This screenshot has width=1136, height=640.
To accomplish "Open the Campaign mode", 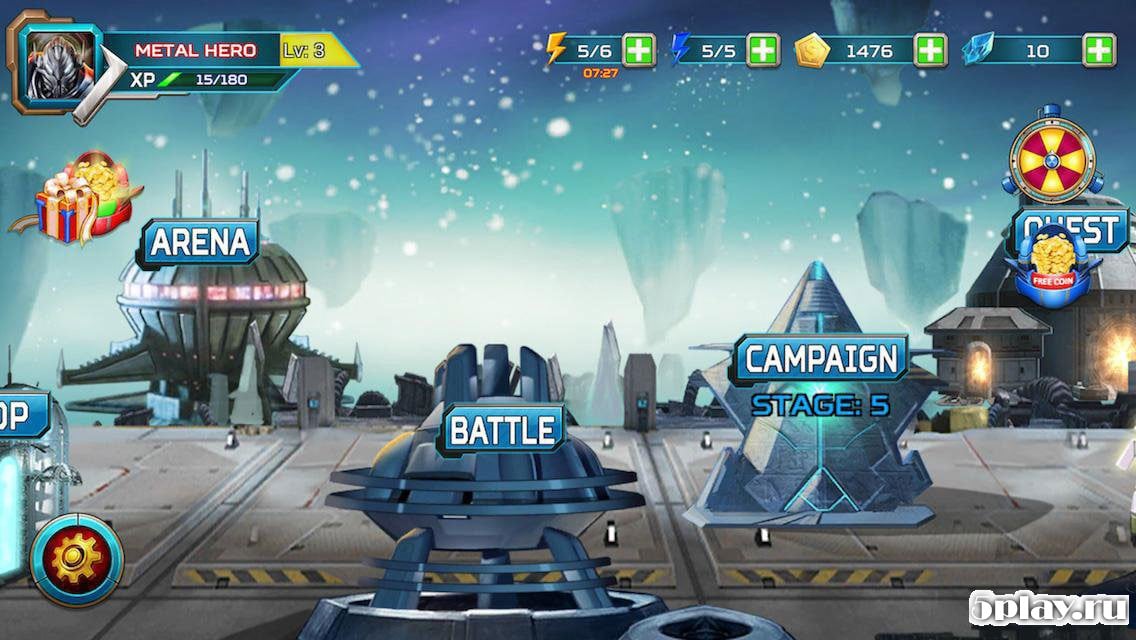I will pyautogui.click(x=821, y=359).
